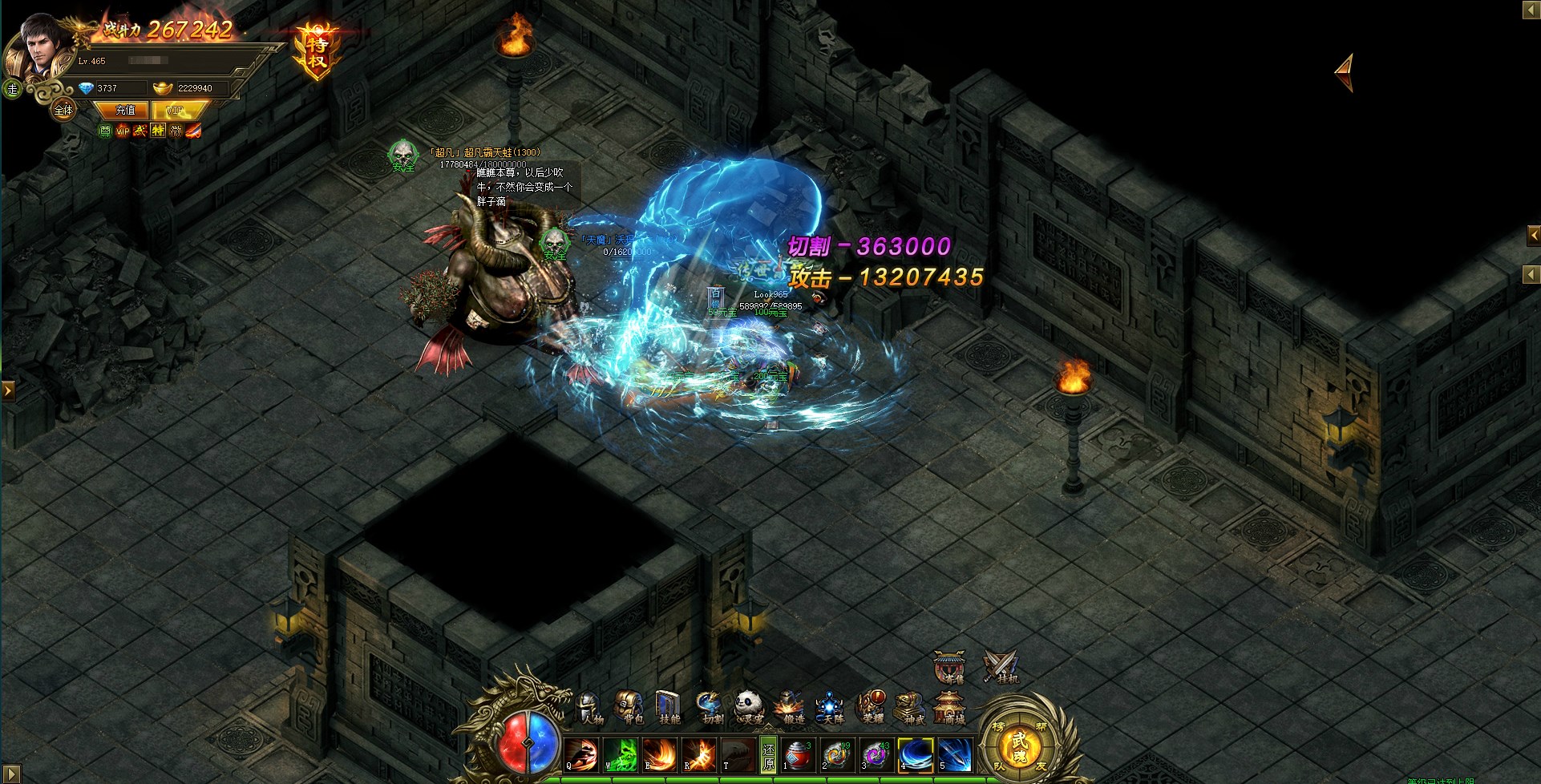Open the yellow VIP button

coord(175,110)
